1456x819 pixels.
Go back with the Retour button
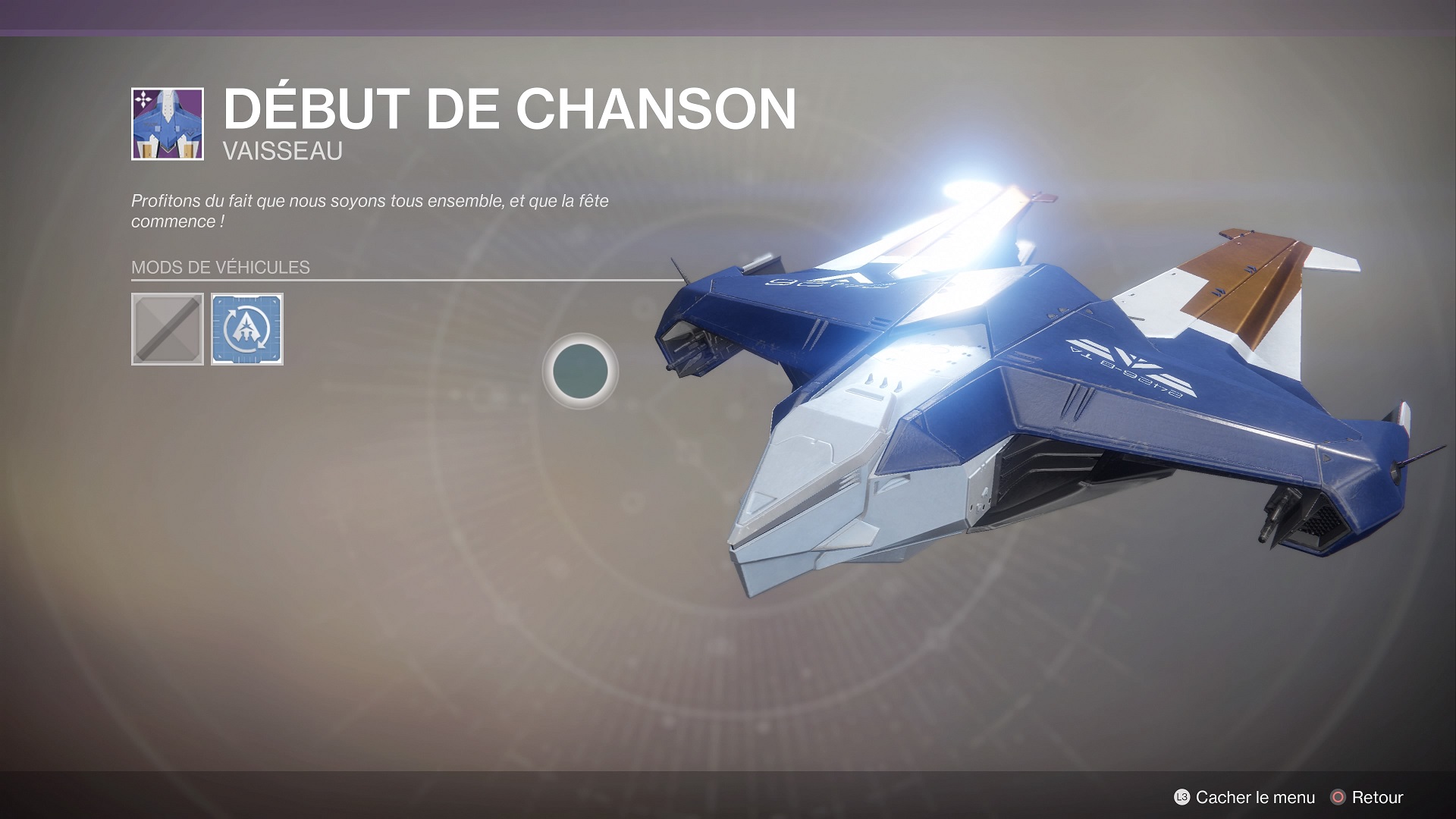tap(1367, 797)
